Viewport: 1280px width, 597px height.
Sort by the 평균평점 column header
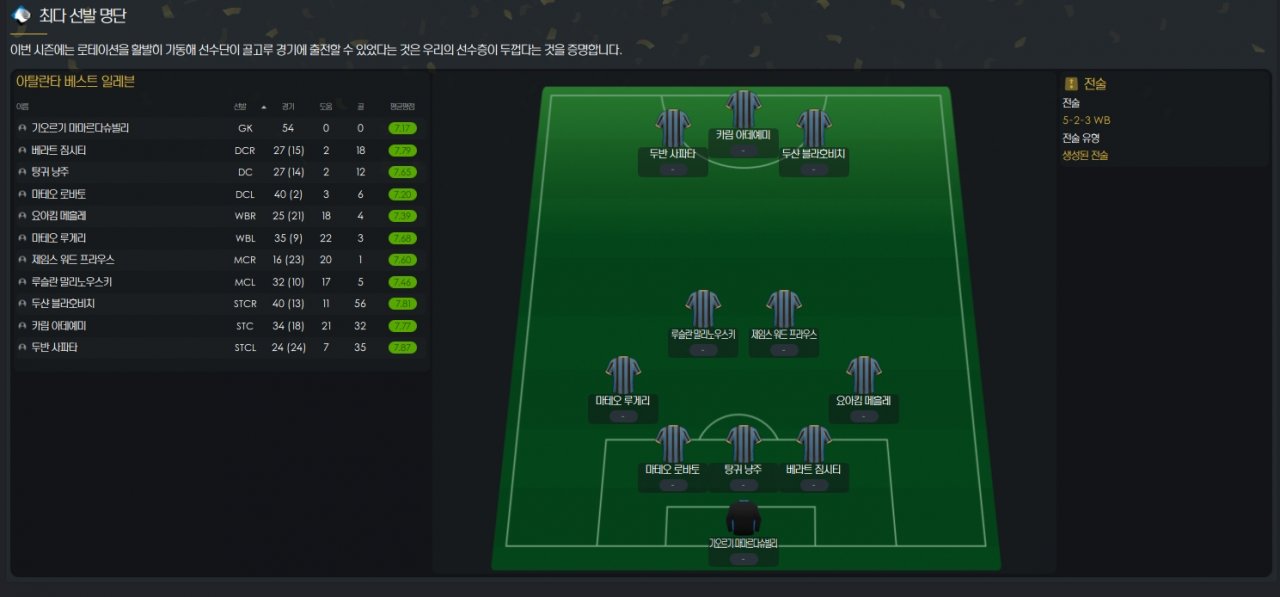point(402,106)
